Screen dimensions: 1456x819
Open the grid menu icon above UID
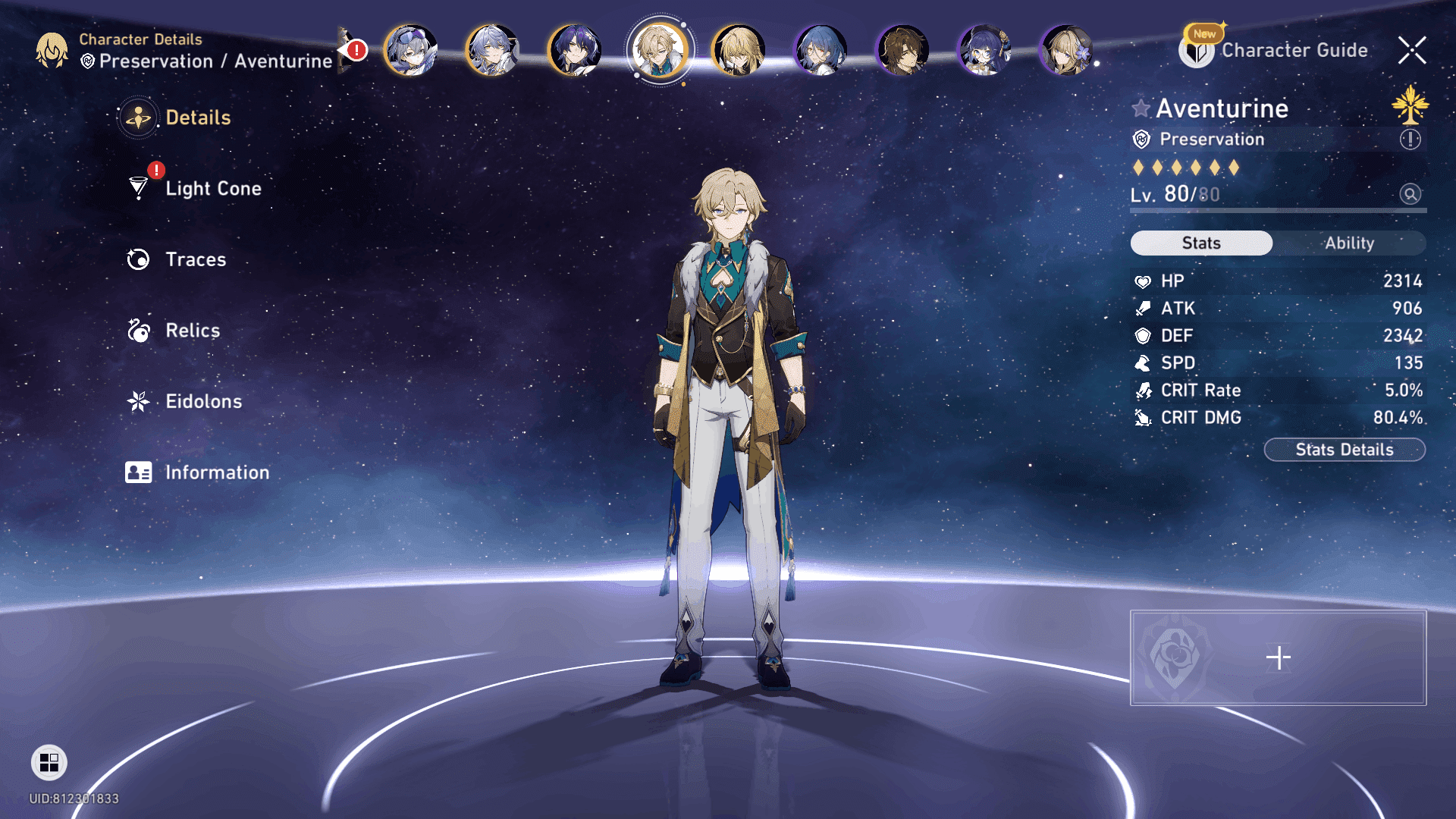[49, 762]
